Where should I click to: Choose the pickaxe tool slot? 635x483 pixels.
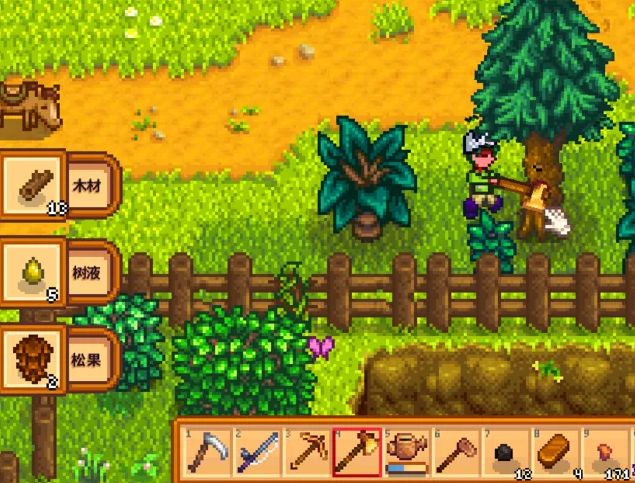pos(307,453)
